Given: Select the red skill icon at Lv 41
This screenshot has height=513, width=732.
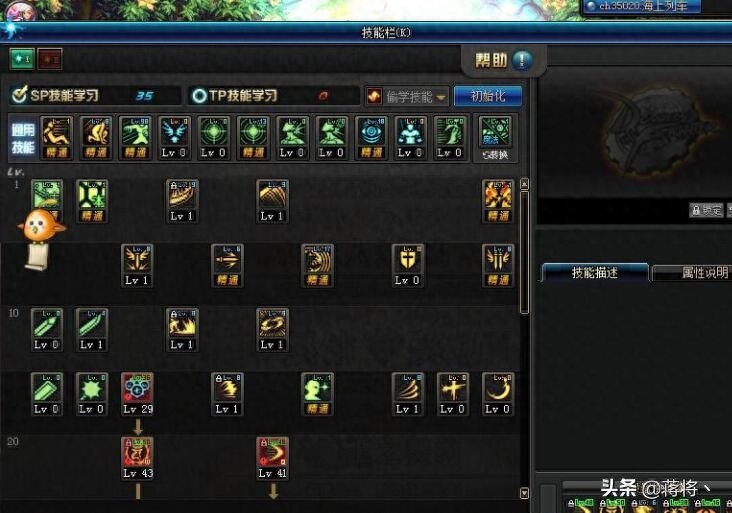Looking at the screenshot, I should [x=272, y=455].
